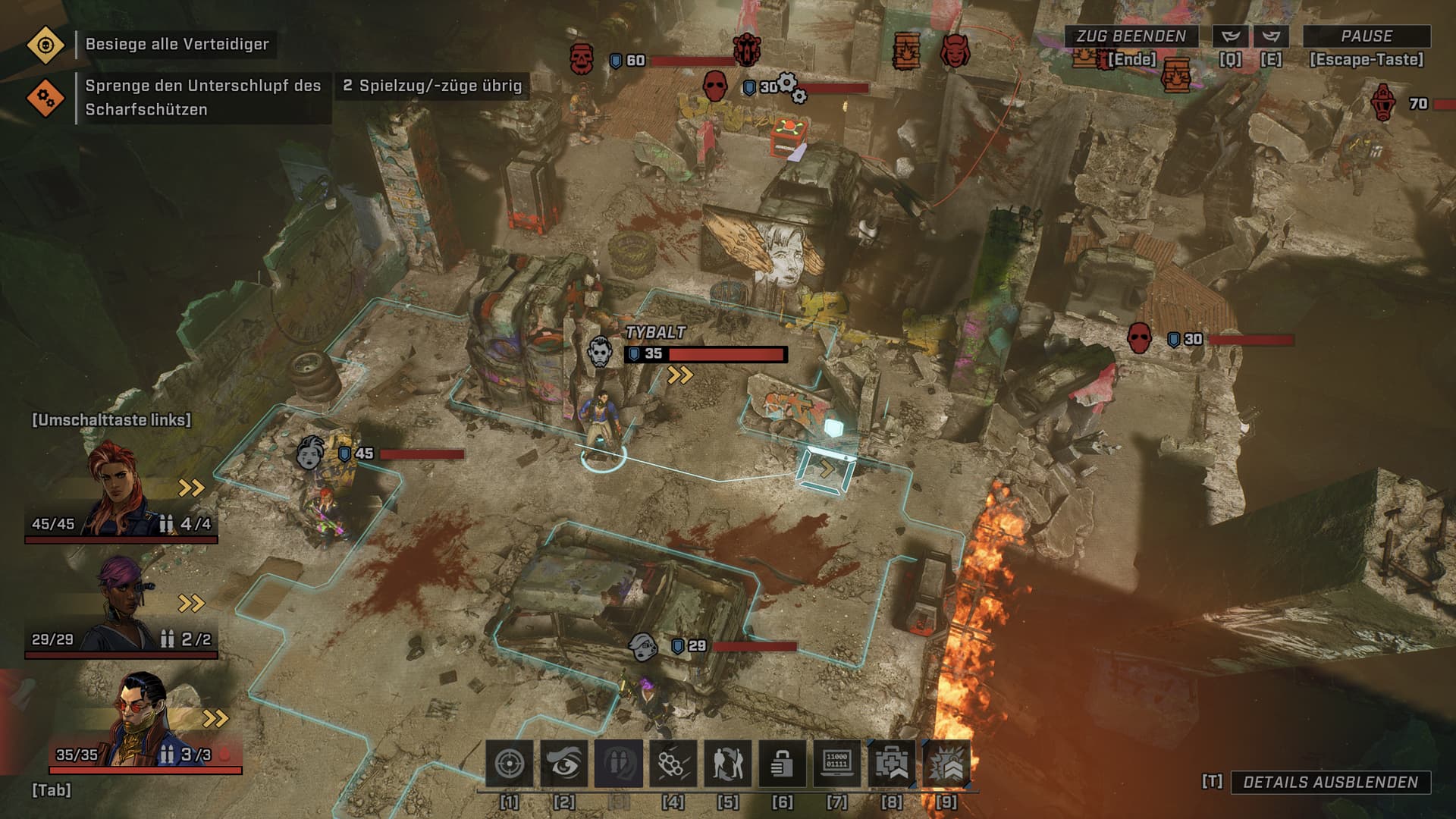
Task: Select the medkit heal ability
Action: coord(892,764)
